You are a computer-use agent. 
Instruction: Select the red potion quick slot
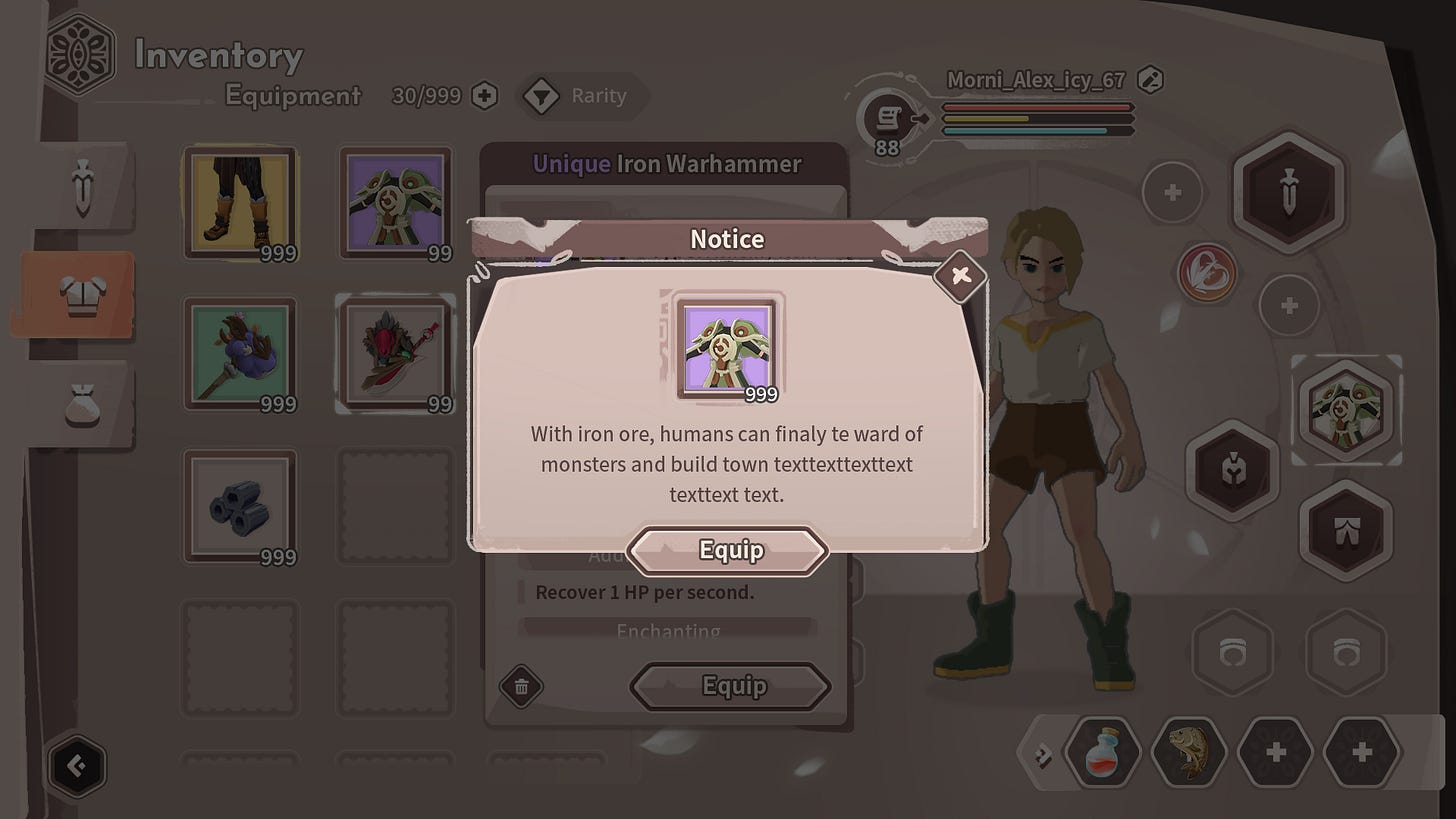(1103, 752)
